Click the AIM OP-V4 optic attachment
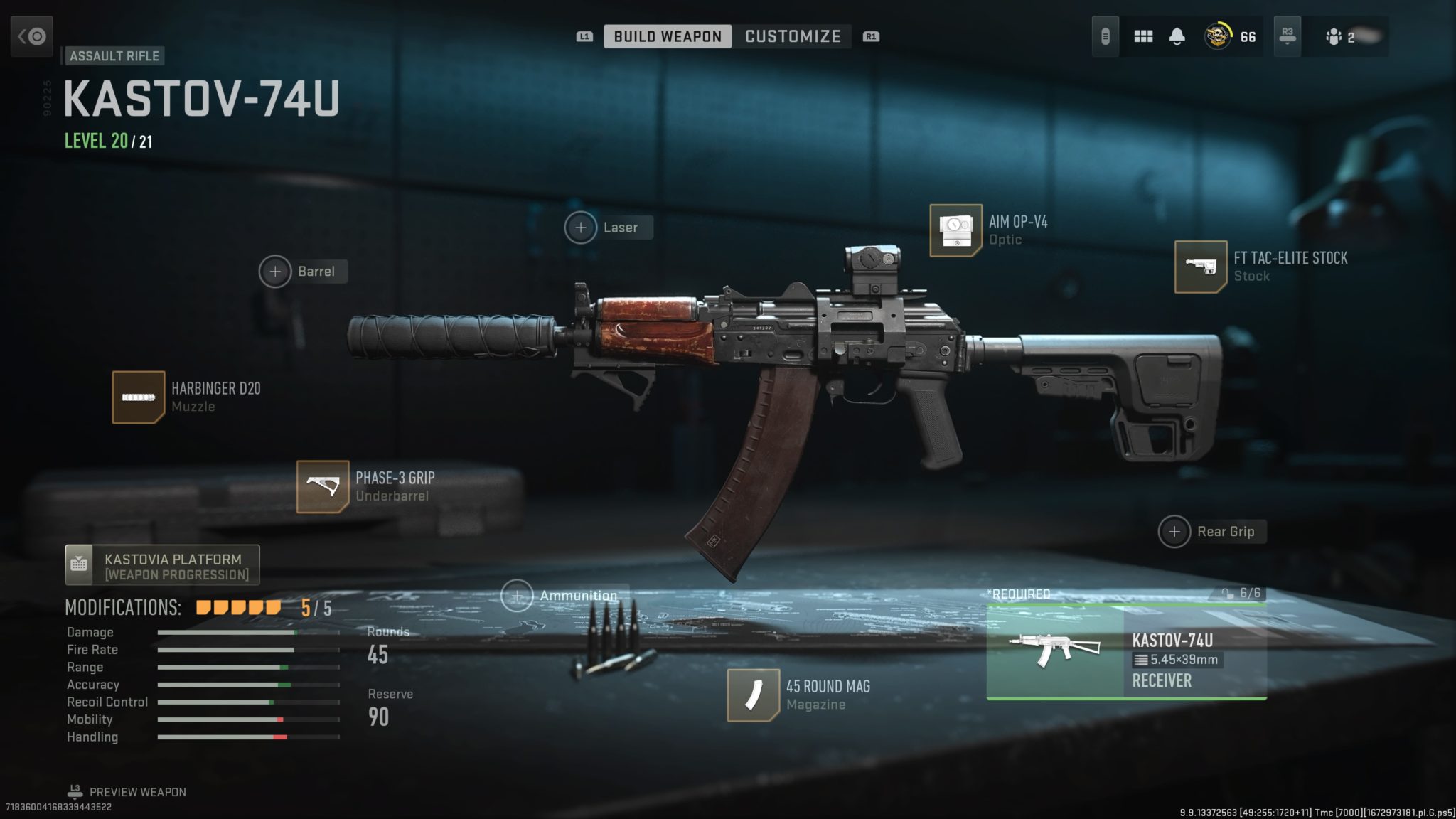 (956, 230)
